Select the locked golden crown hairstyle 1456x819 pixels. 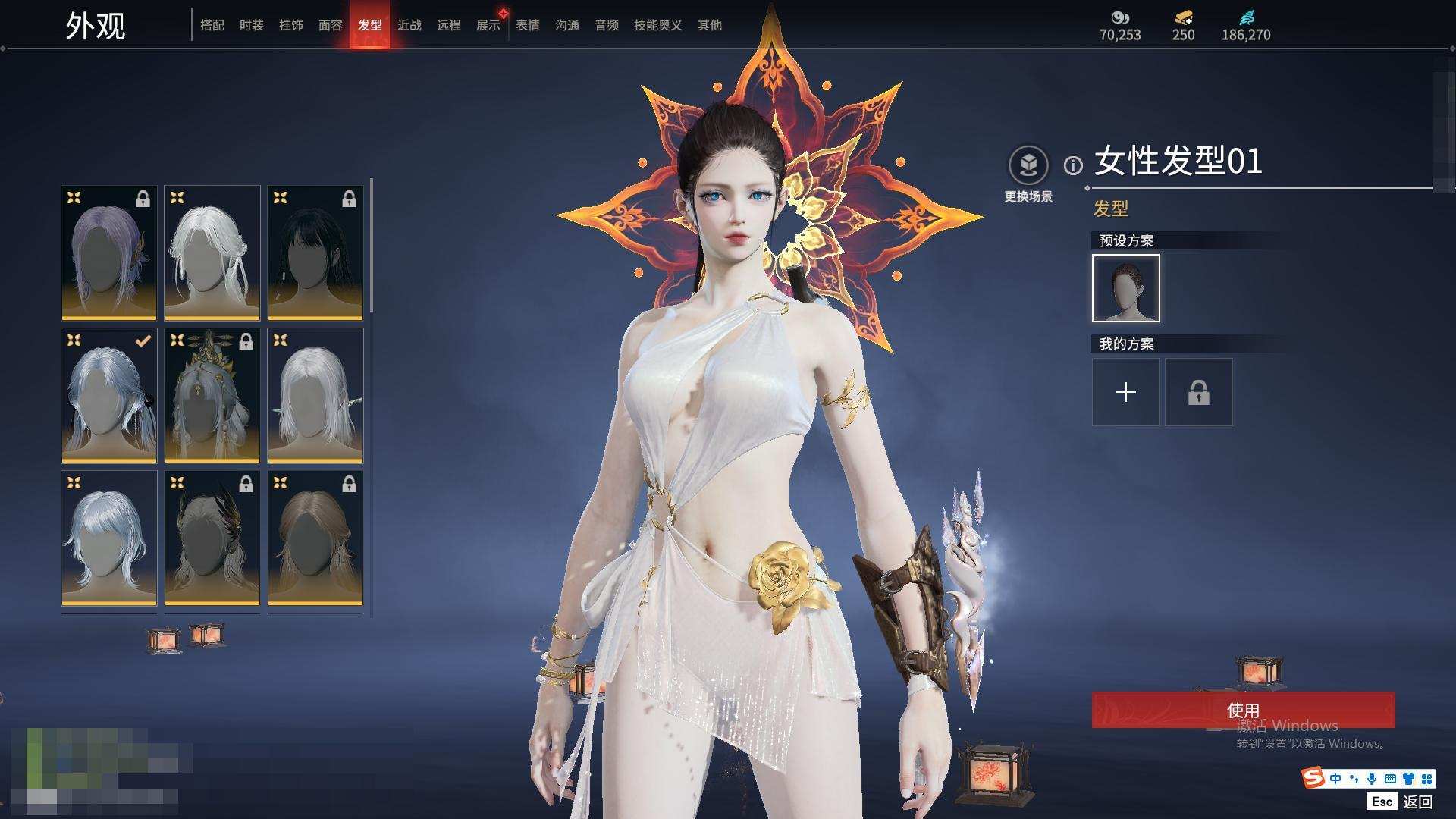tap(212, 395)
